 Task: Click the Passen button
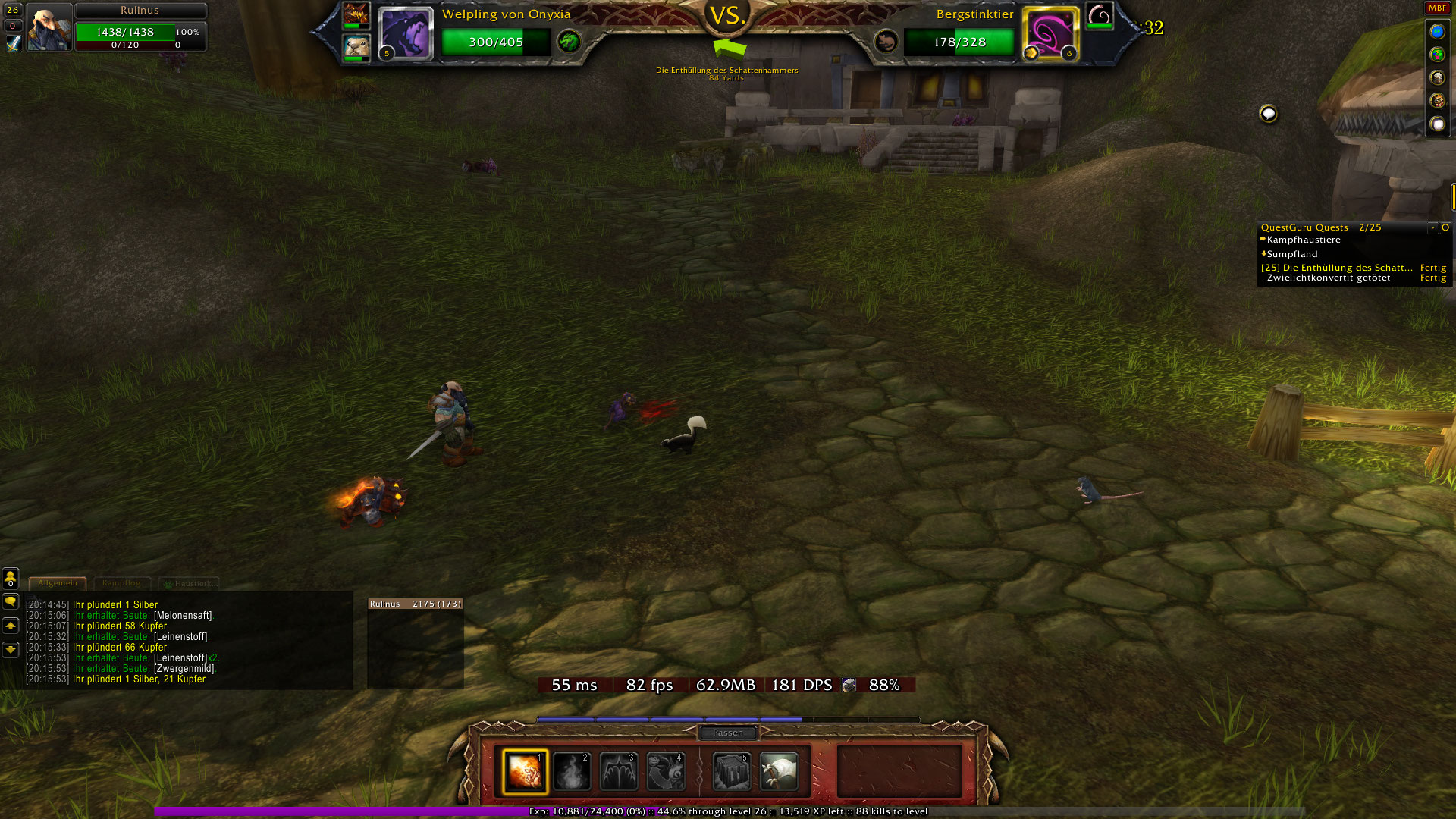coord(728,733)
